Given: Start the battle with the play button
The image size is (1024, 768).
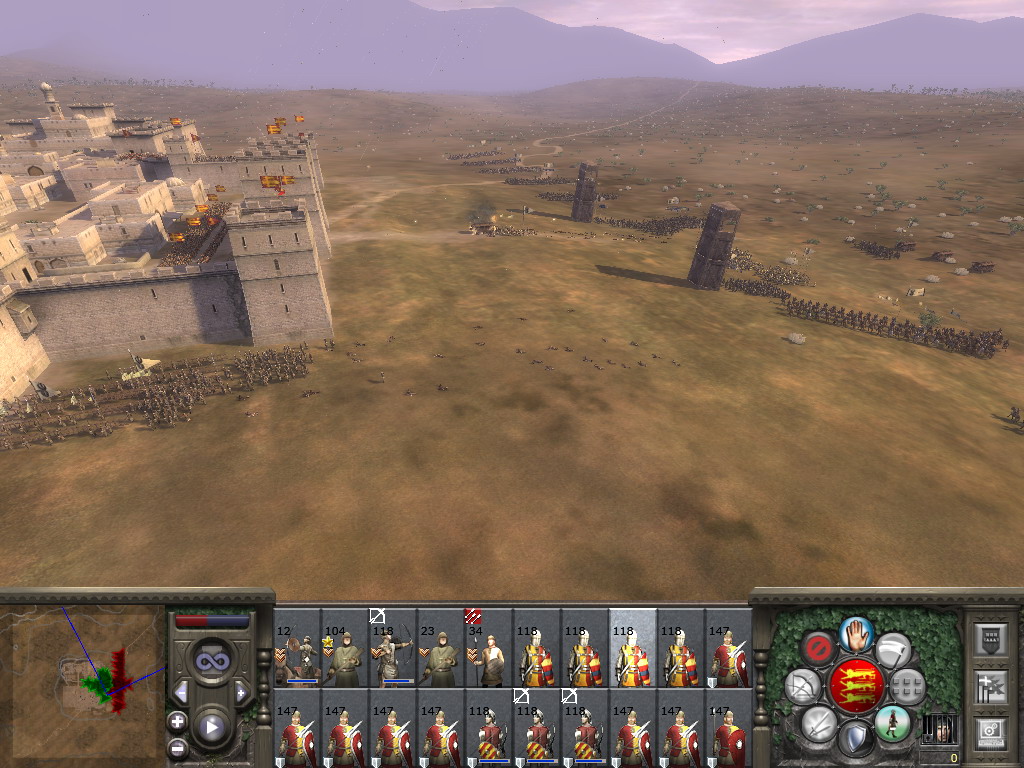Looking at the screenshot, I should pyautogui.click(x=211, y=727).
